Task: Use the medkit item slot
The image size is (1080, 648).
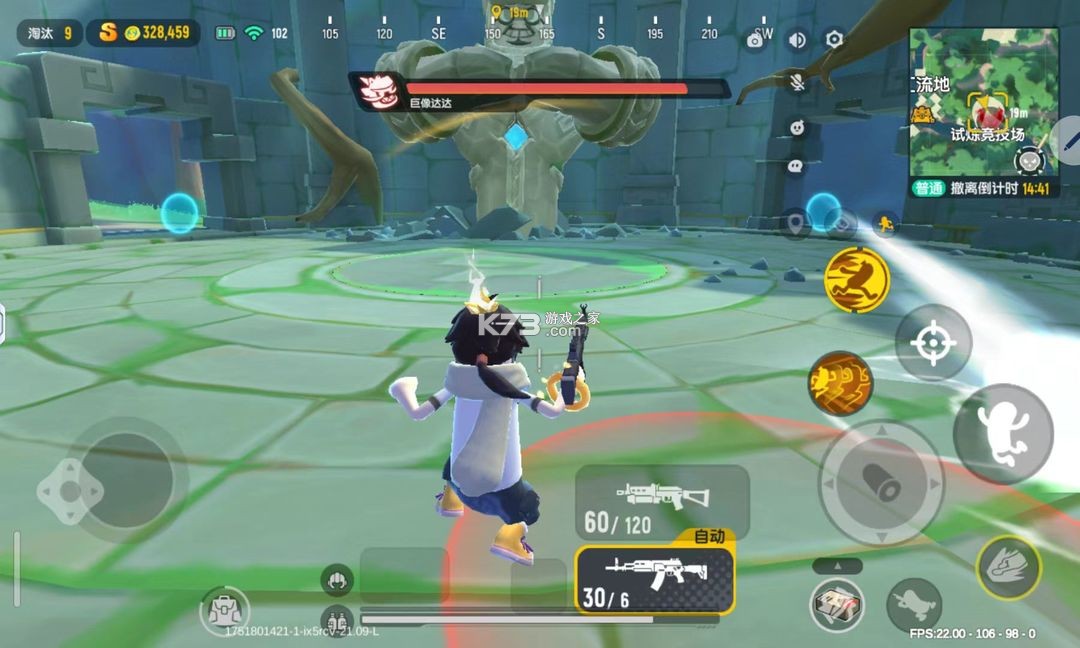Action: pyautogui.click(x=837, y=604)
